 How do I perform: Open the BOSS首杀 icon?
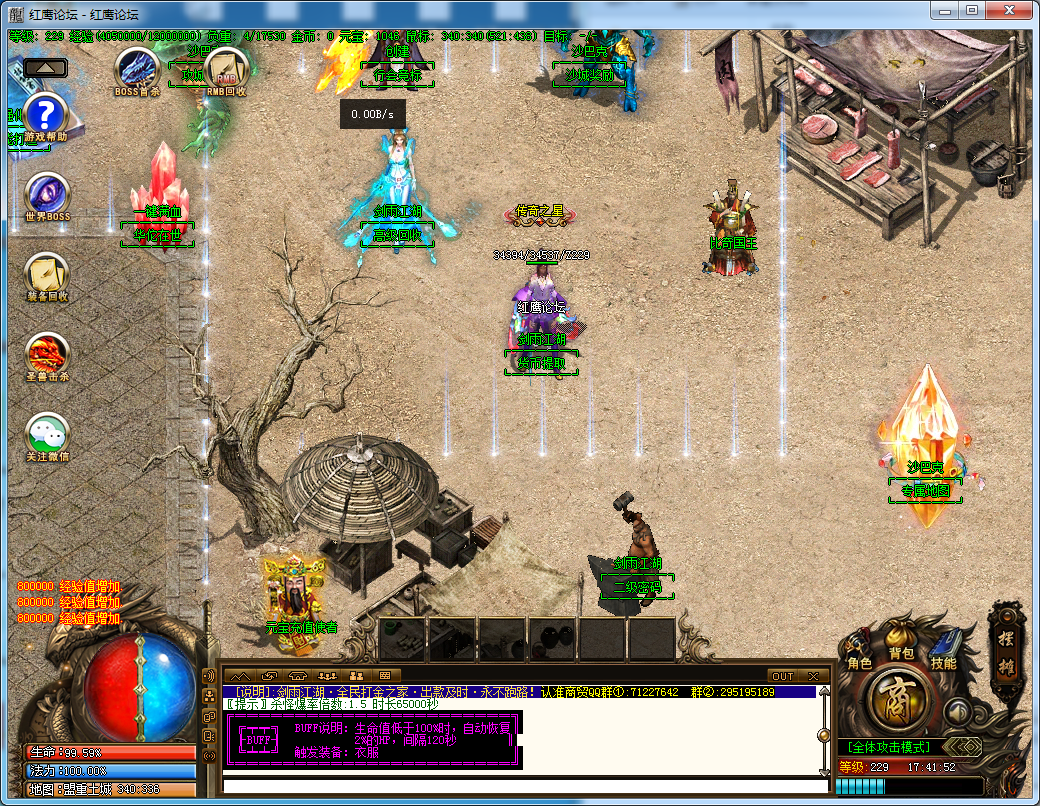136,68
